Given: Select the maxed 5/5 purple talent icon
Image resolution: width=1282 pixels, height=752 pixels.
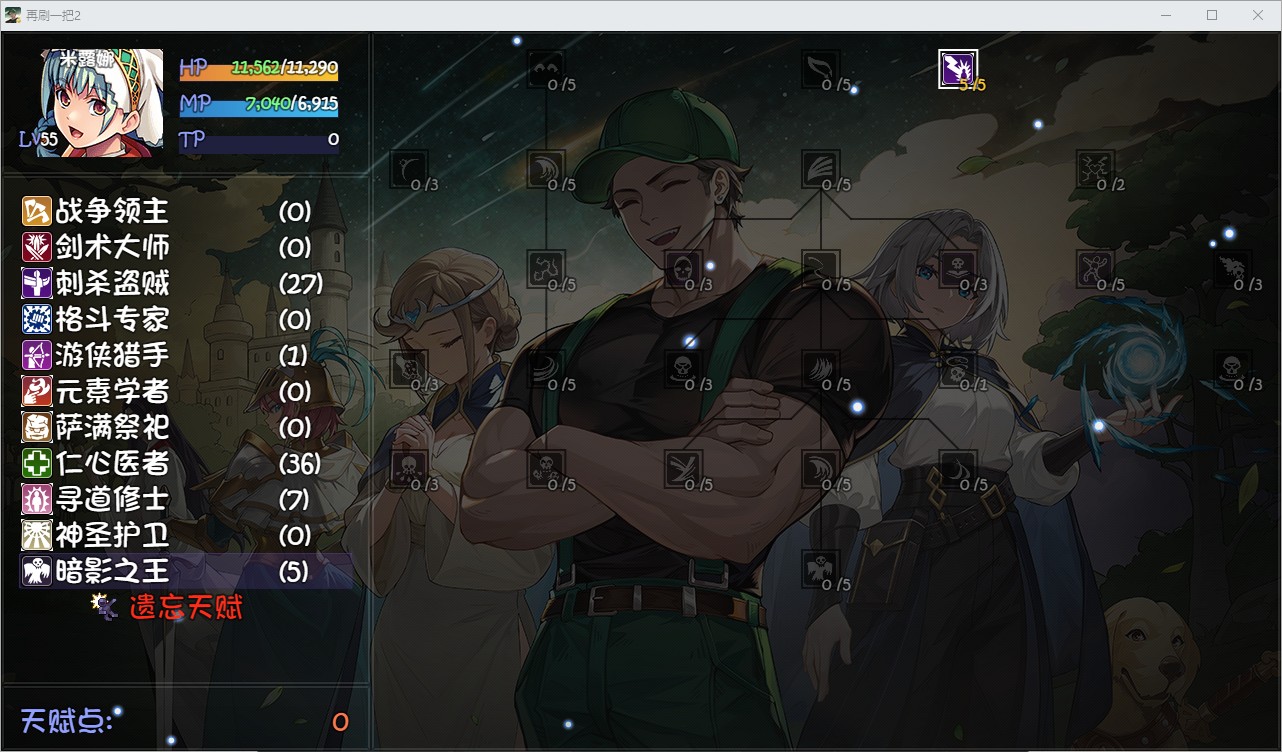Looking at the screenshot, I should pos(957,69).
